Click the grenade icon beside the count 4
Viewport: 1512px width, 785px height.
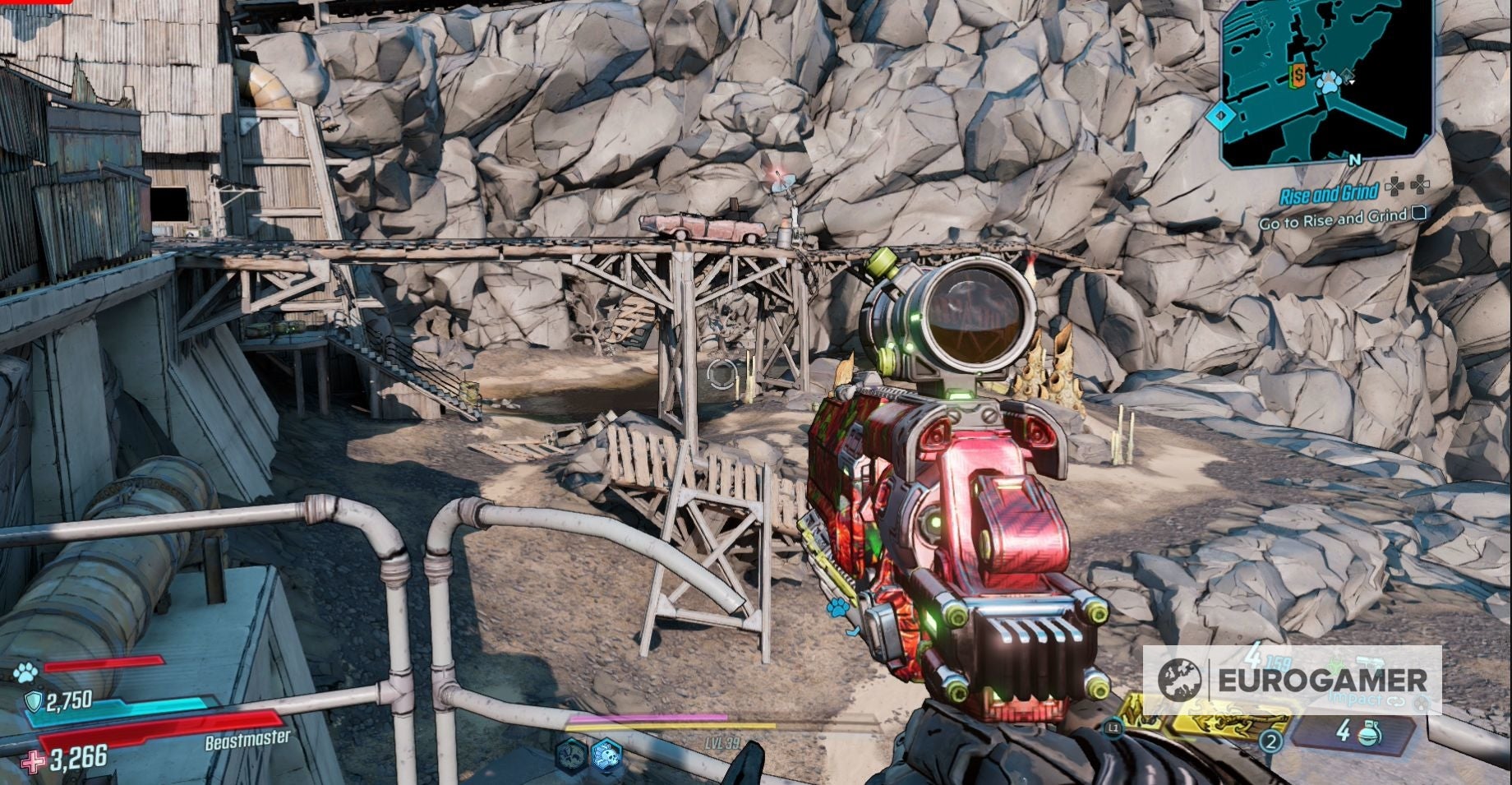coord(1369,735)
